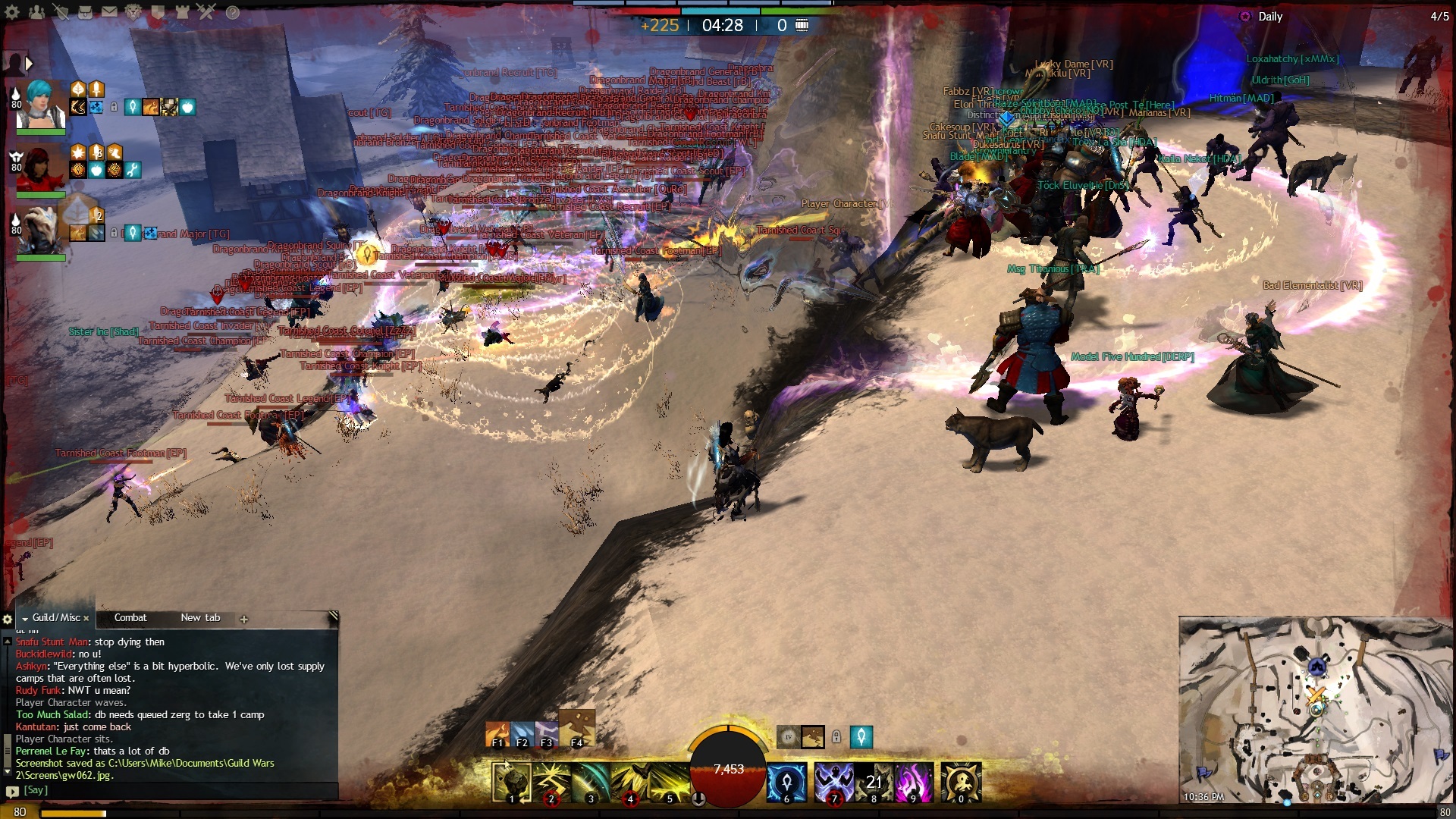Open the Daily achievement tracker
Image resolution: width=1456 pixels, height=819 pixels.
coord(1270,17)
